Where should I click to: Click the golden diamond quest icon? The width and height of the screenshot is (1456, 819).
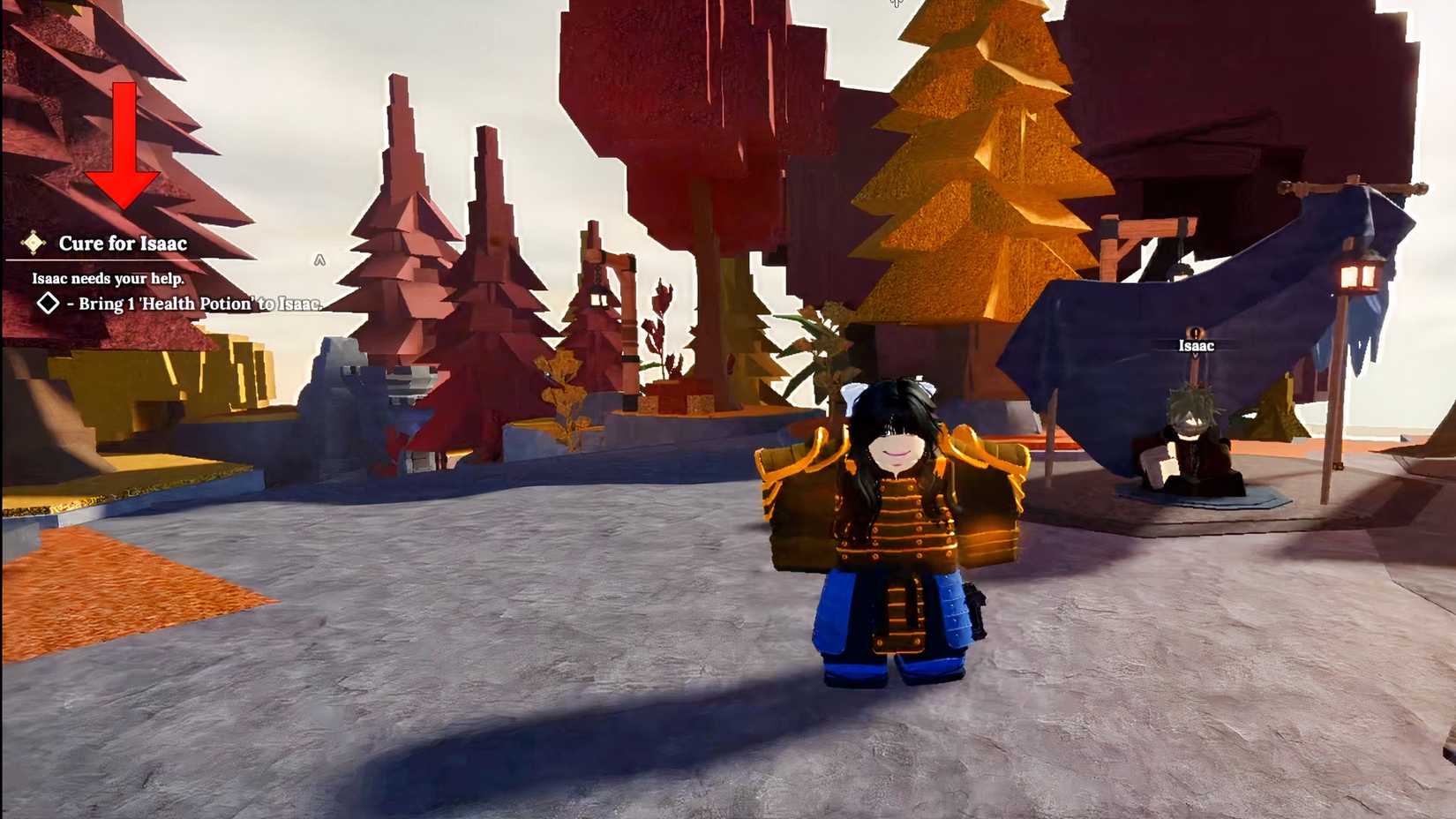point(34,243)
